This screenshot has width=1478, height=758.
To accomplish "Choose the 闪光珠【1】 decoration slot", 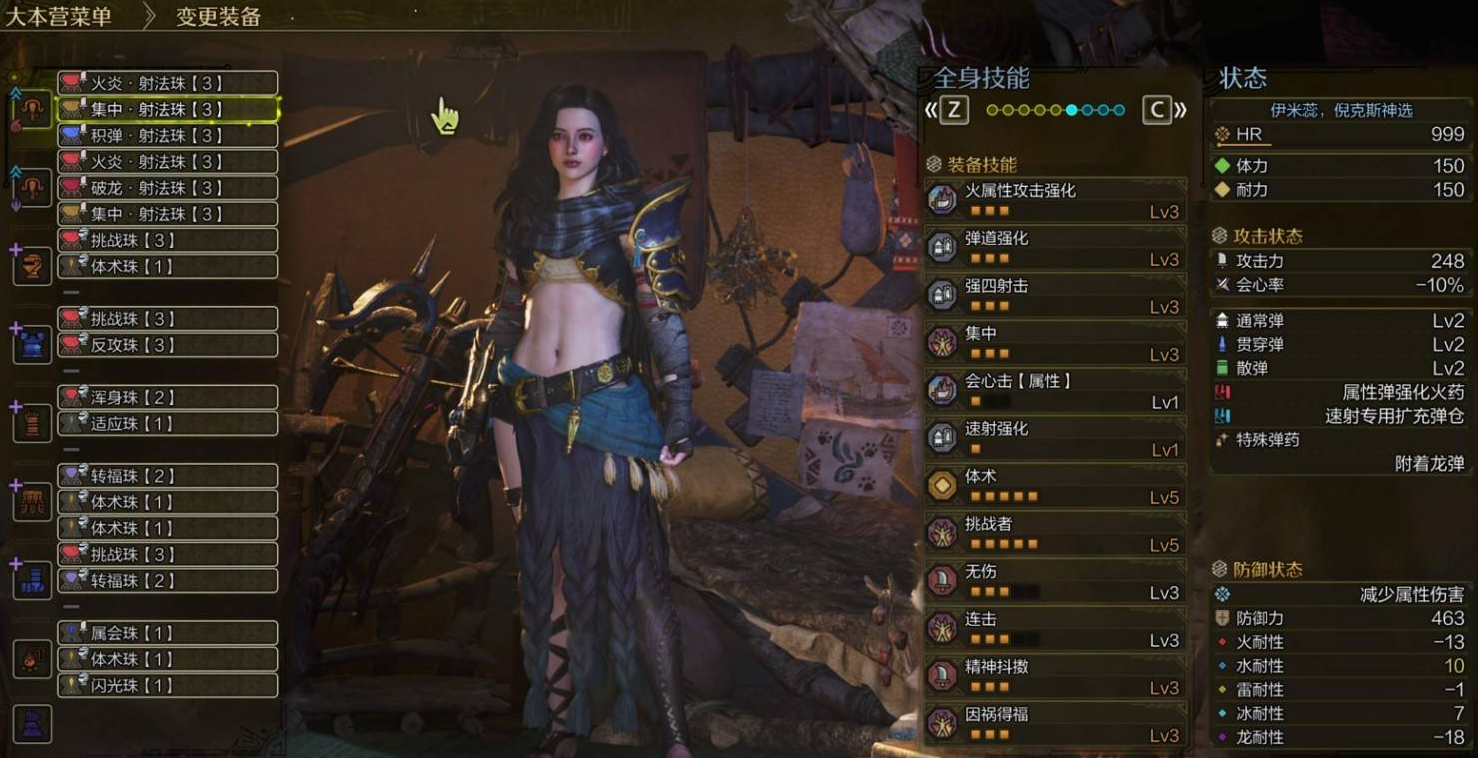I will tap(167, 685).
